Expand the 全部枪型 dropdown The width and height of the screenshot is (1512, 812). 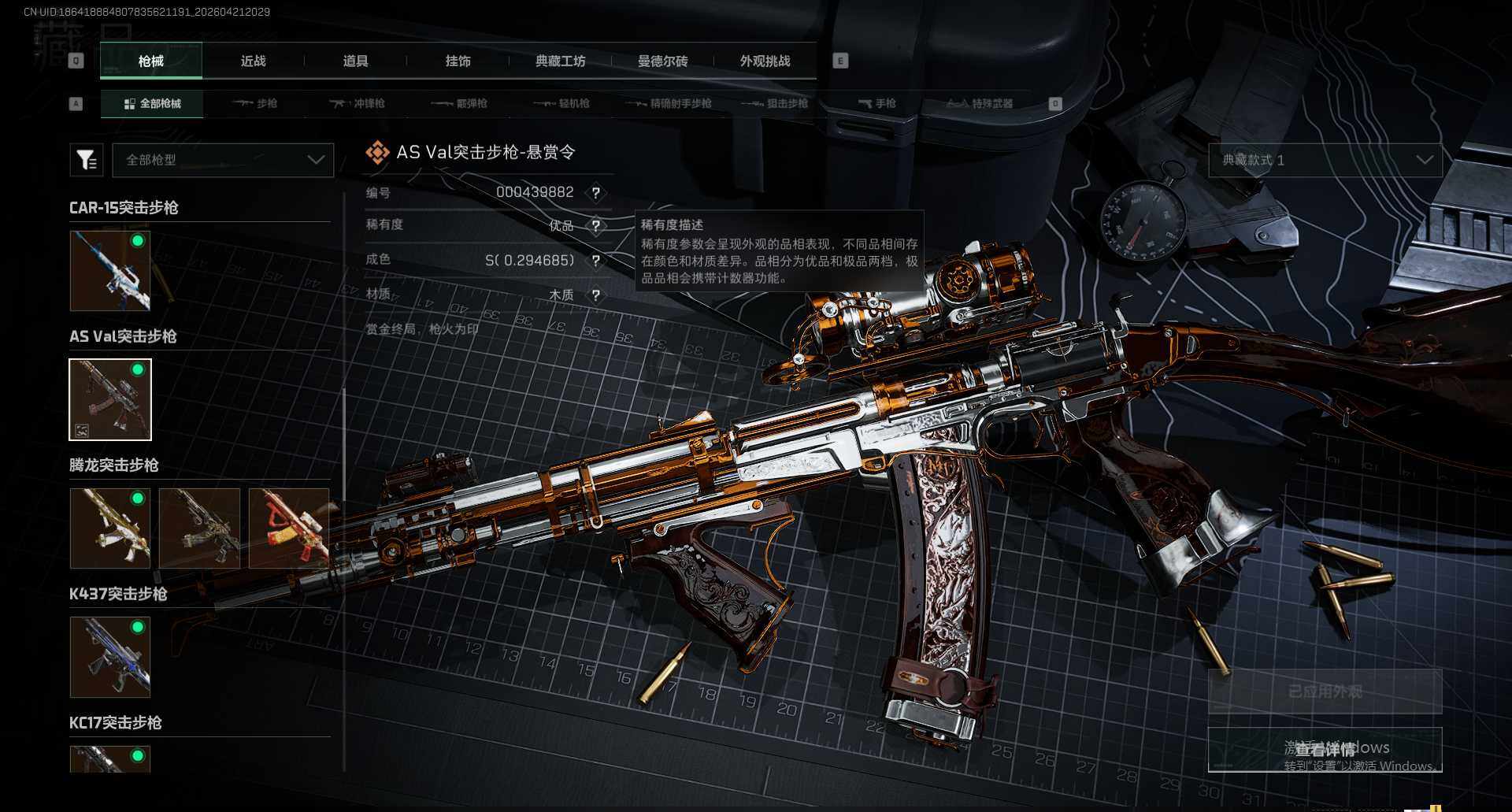[223, 160]
